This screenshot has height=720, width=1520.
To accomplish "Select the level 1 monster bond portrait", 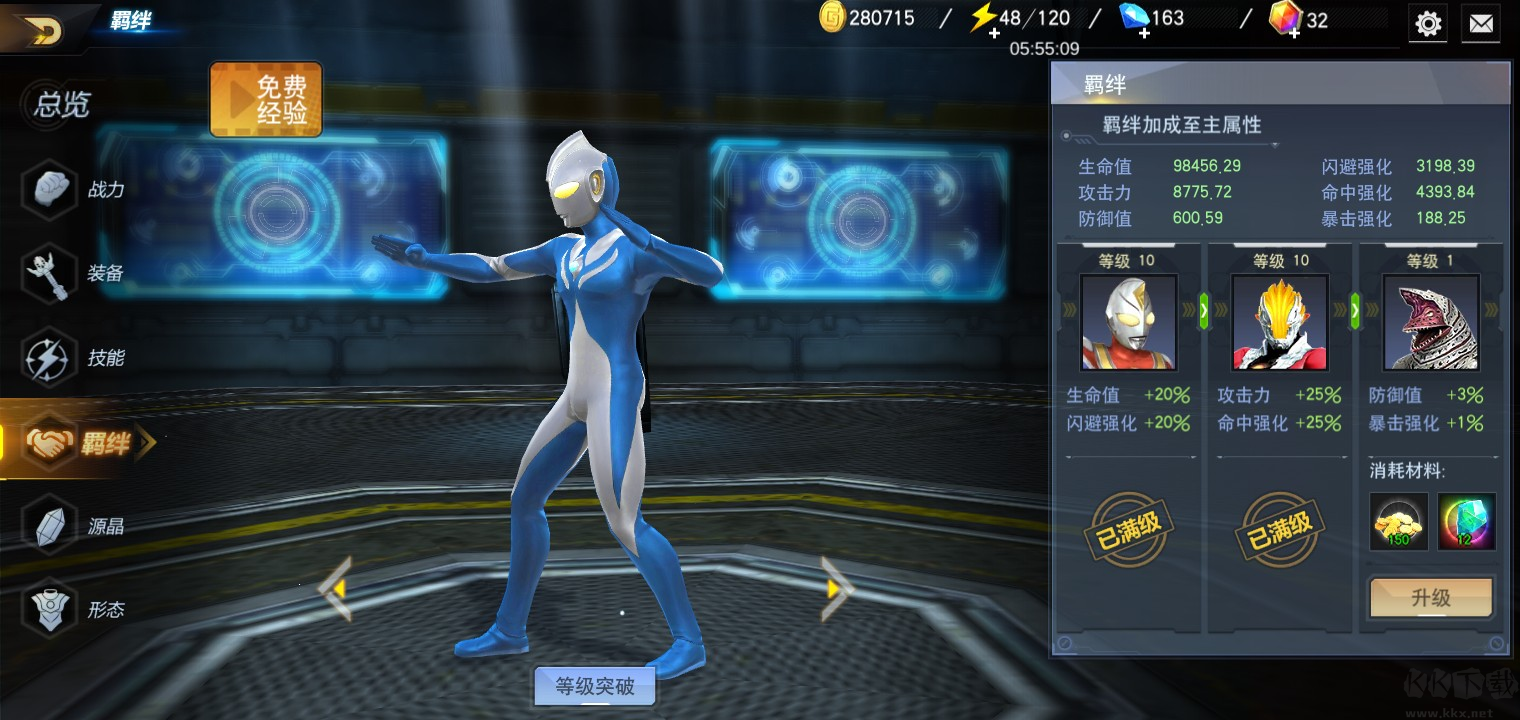I will tap(1430, 320).
